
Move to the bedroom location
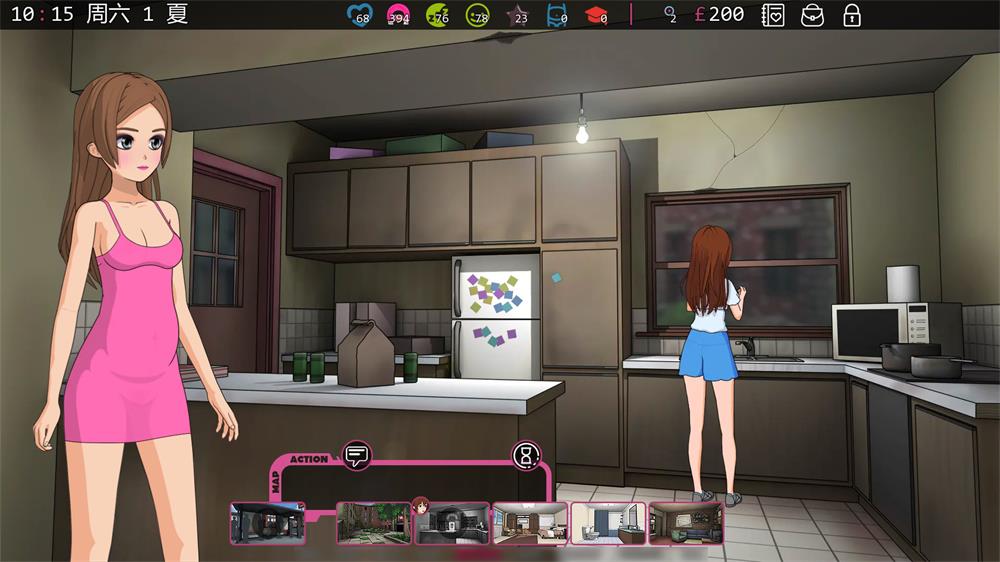click(530, 523)
